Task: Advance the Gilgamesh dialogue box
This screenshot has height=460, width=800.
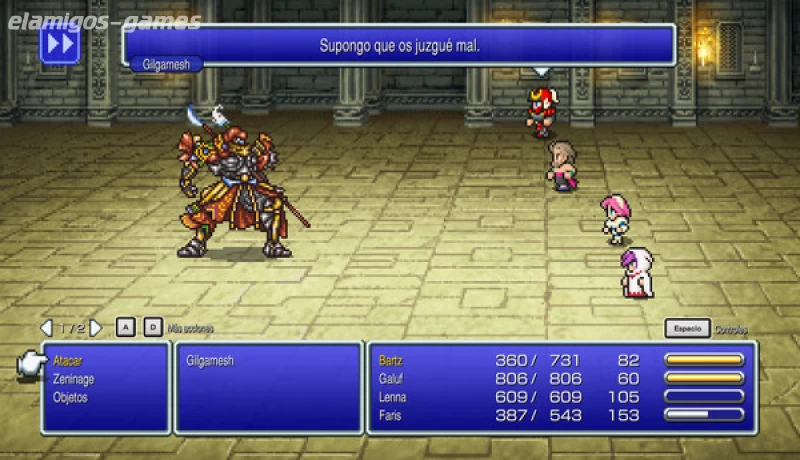Action: (400, 46)
